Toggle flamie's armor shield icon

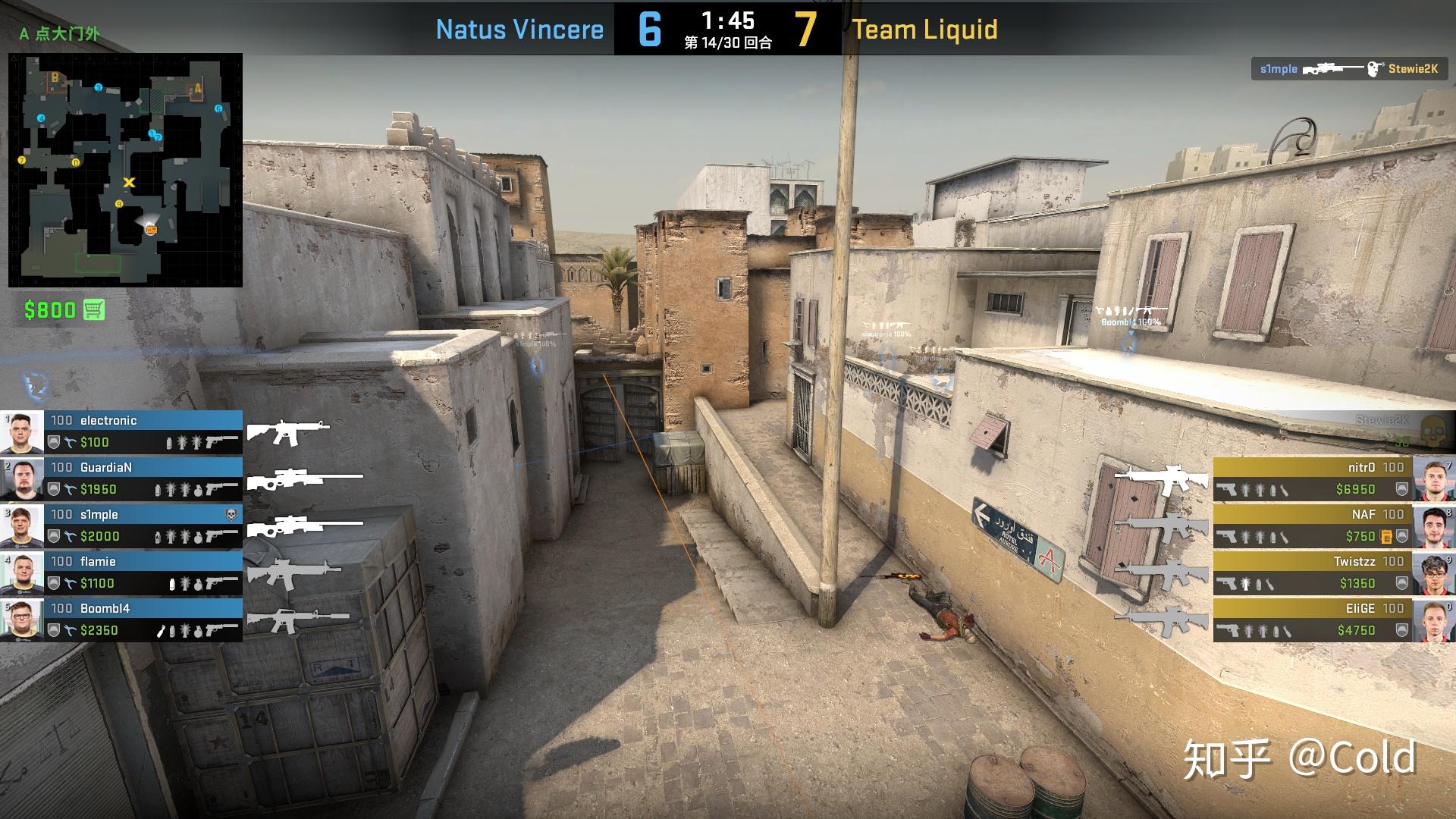point(53,582)
